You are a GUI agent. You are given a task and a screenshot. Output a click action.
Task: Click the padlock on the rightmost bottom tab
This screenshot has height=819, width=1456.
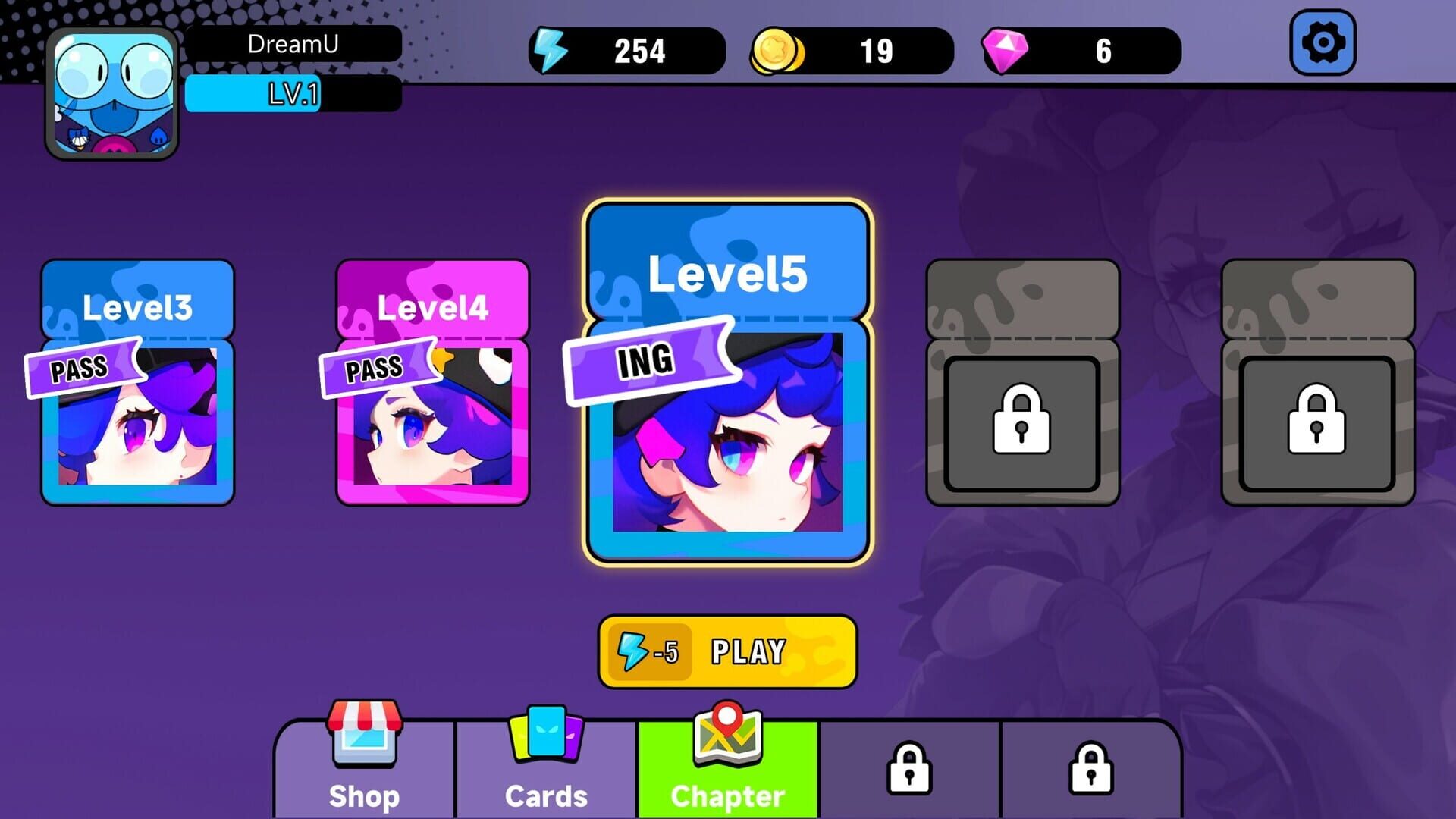coord(1090,766)
